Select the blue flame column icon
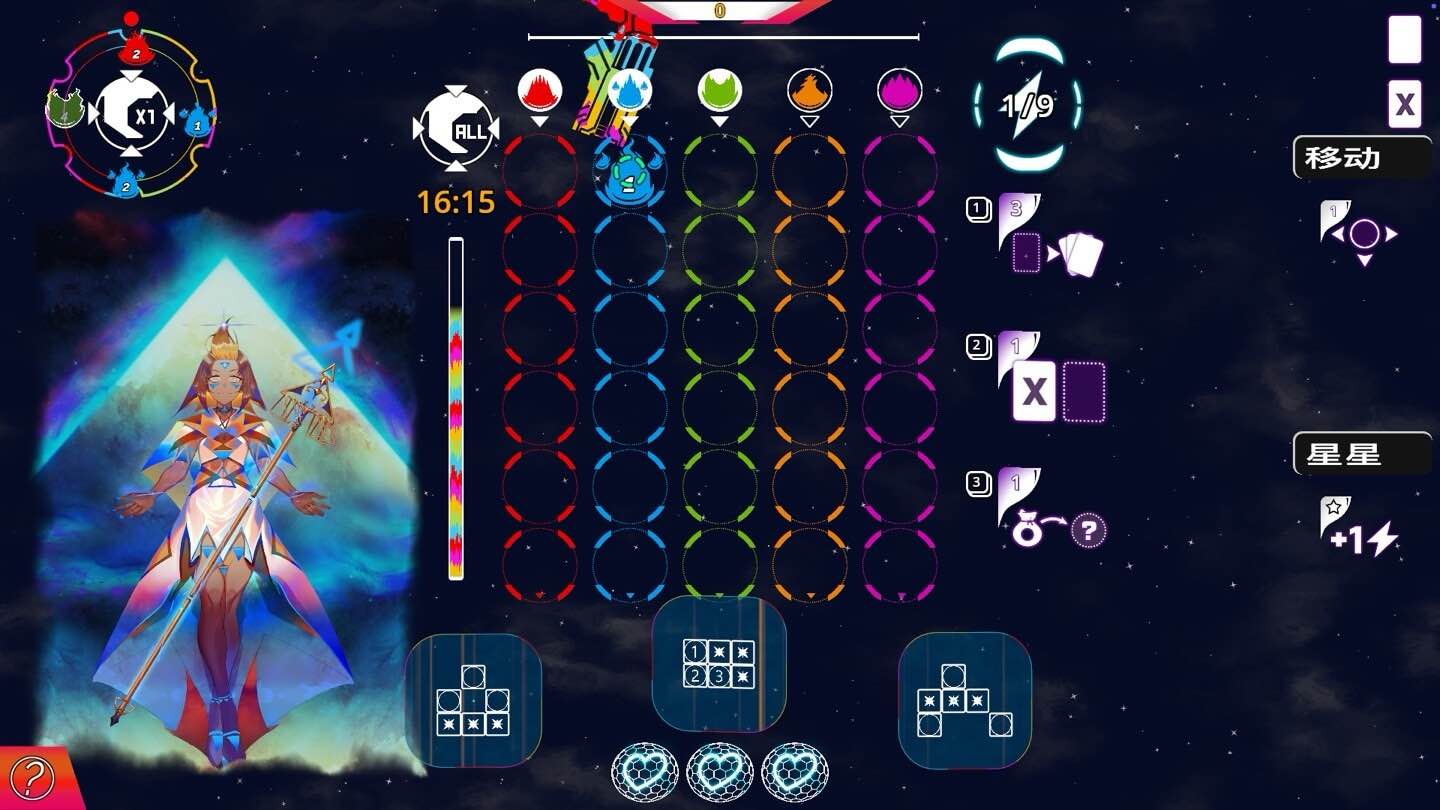 coord(629,88)
